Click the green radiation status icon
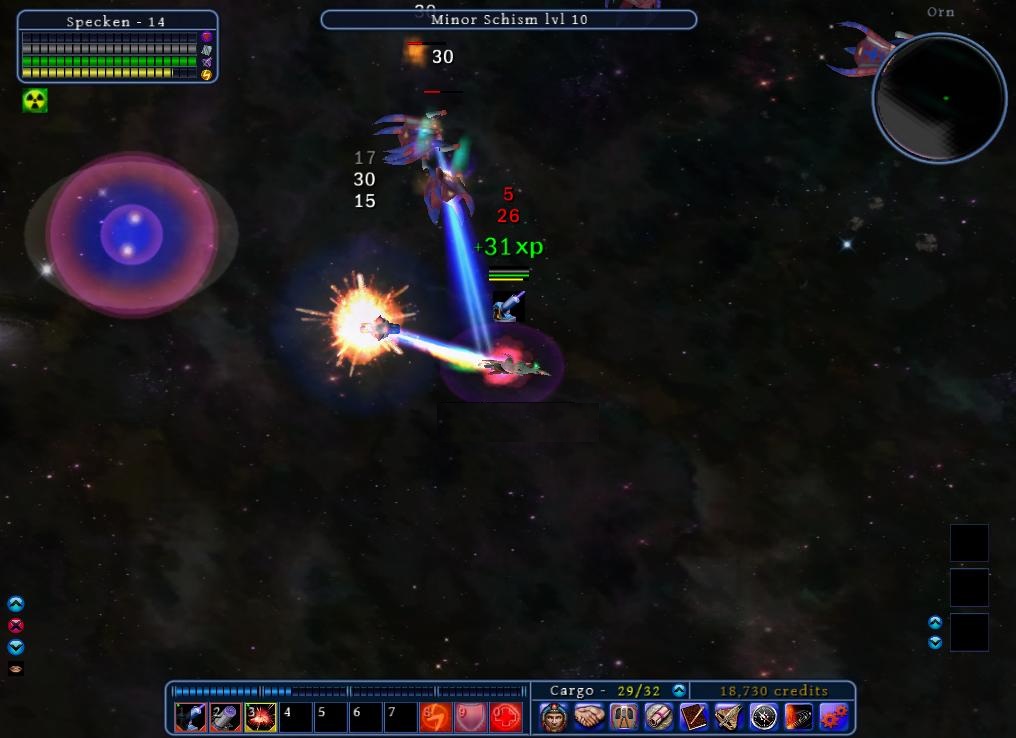Viewport: 1016px width, 738px height. [x=35, y=100]
